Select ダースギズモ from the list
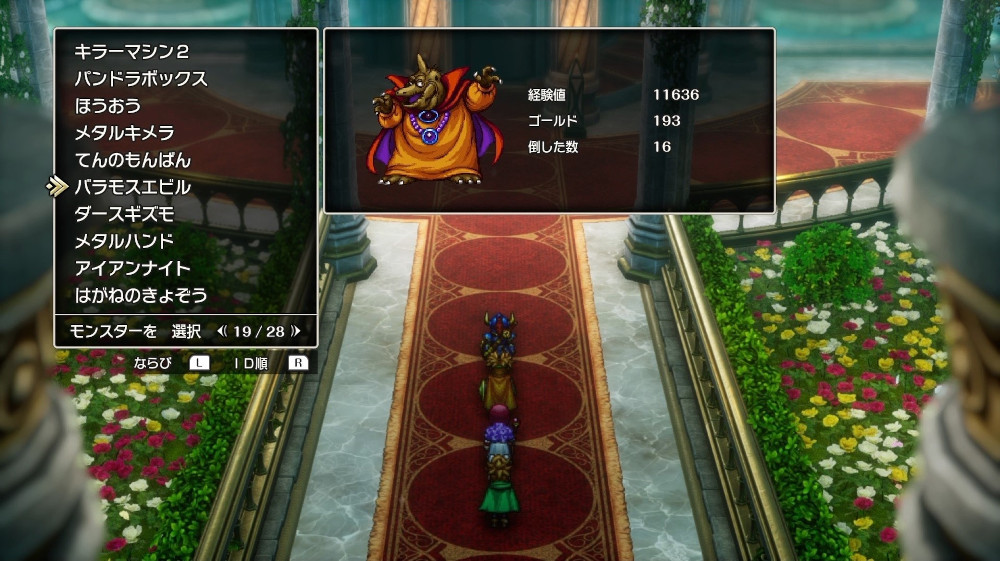Image resolution: width=1000 pixels, height=561 pixels. coord(125,214)
